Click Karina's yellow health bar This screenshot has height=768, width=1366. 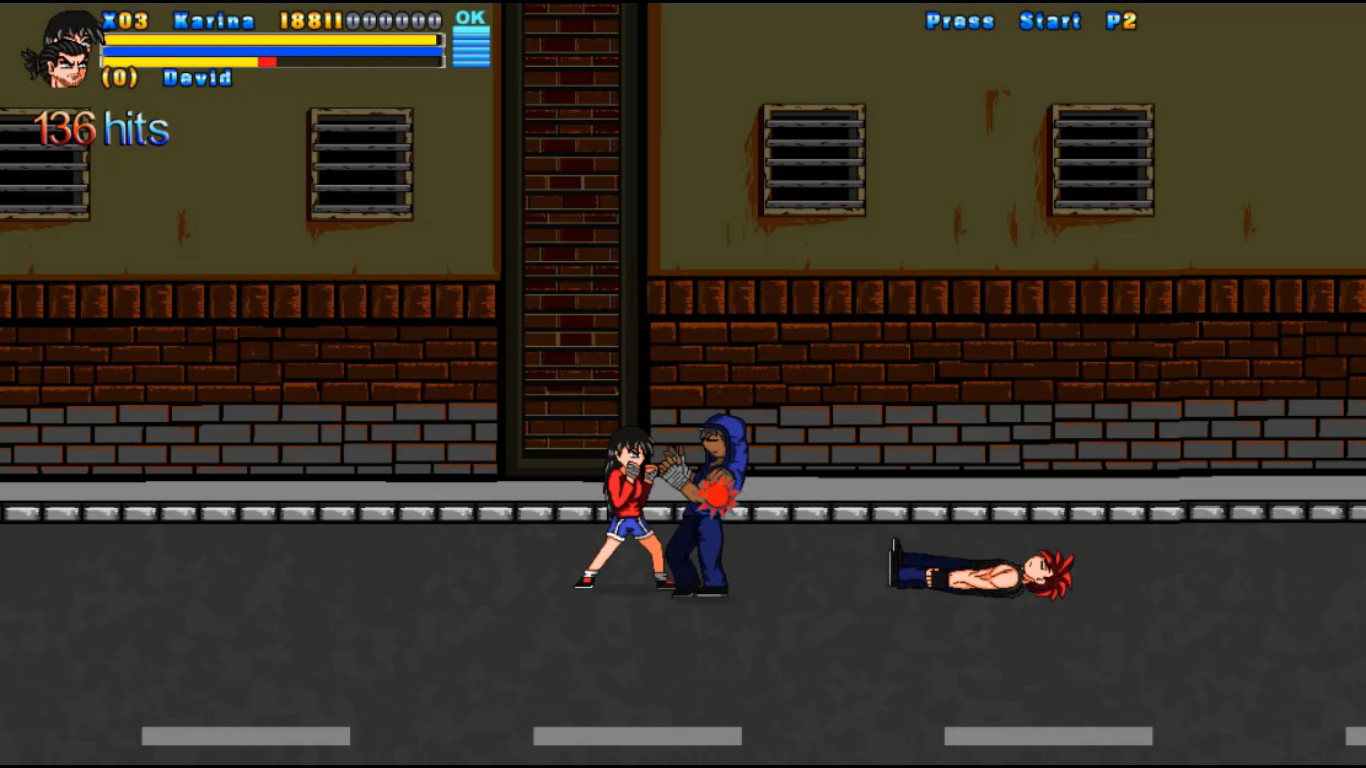[x=270, y=39]
